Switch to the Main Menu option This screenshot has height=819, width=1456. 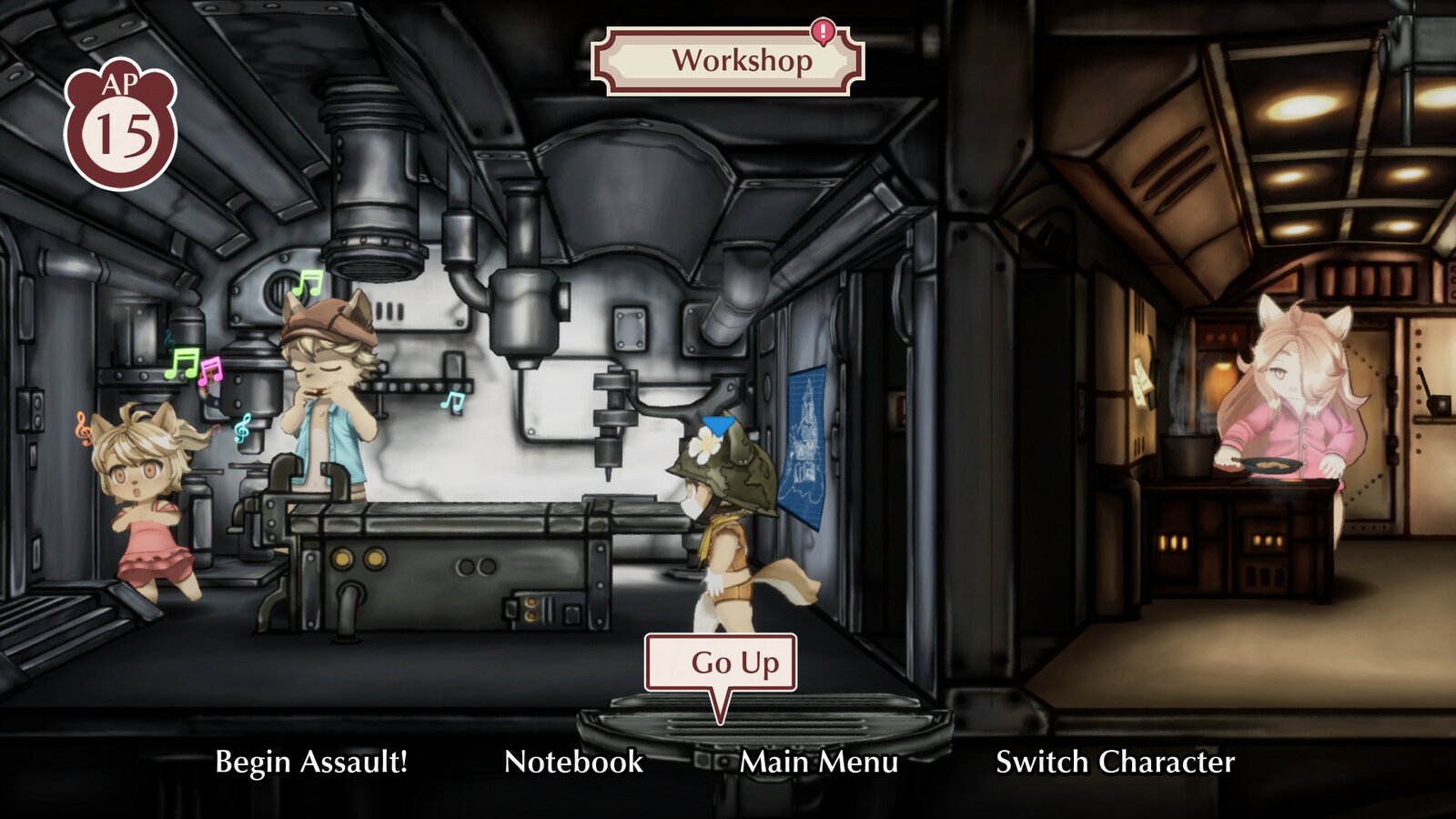tap(818, 763)
